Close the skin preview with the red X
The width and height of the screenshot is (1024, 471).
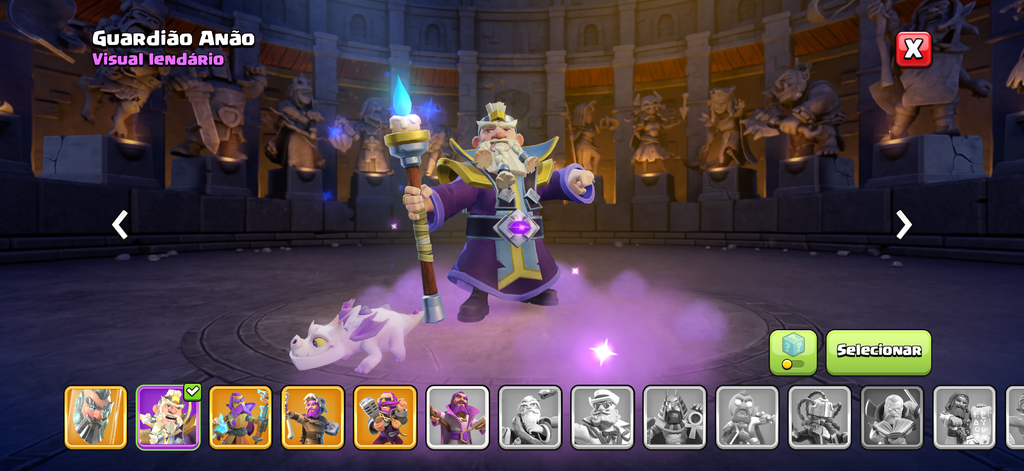click(913, 49)
